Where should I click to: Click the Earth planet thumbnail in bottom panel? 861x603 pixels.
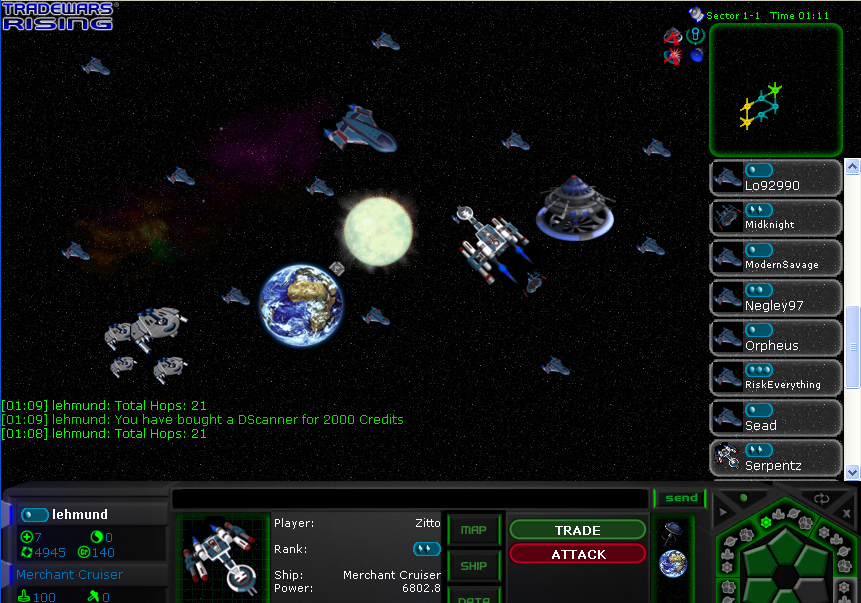point(673,564)
